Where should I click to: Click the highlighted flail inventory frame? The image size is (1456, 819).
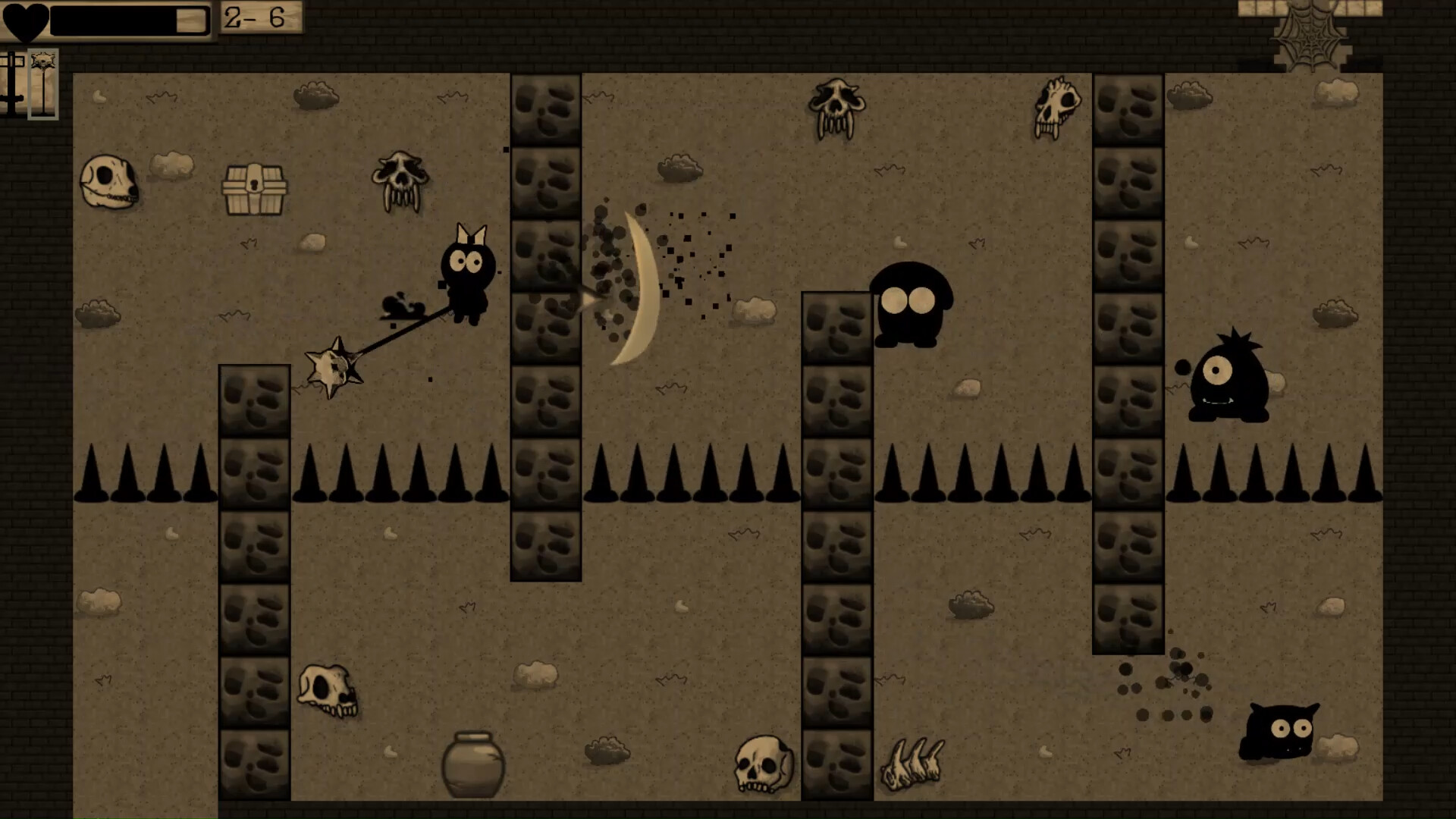tap(43, 83)
